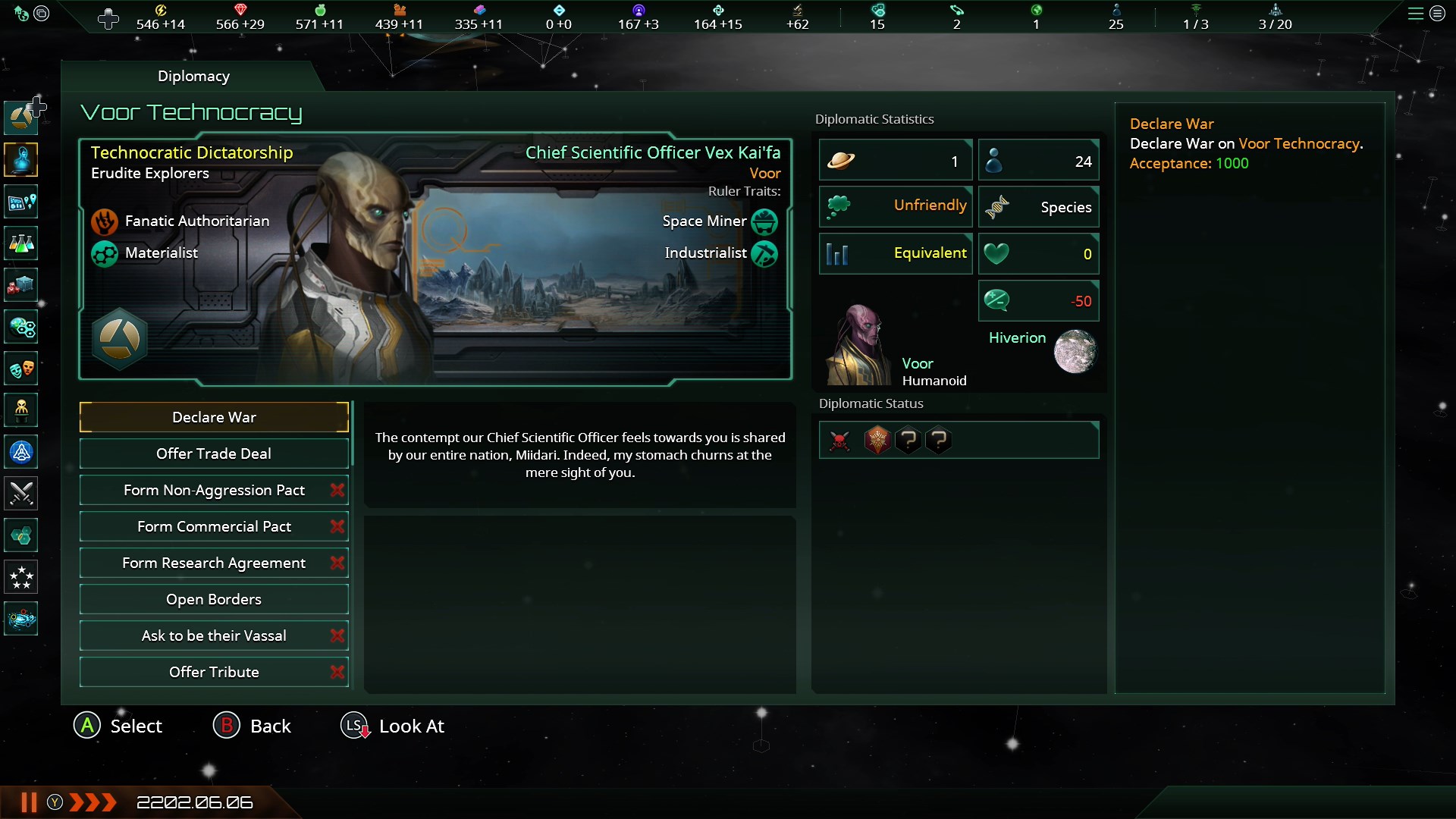Choose Offer Trade Deal
The width and height of the screenshot is (1456, 819).
point(214,453)
